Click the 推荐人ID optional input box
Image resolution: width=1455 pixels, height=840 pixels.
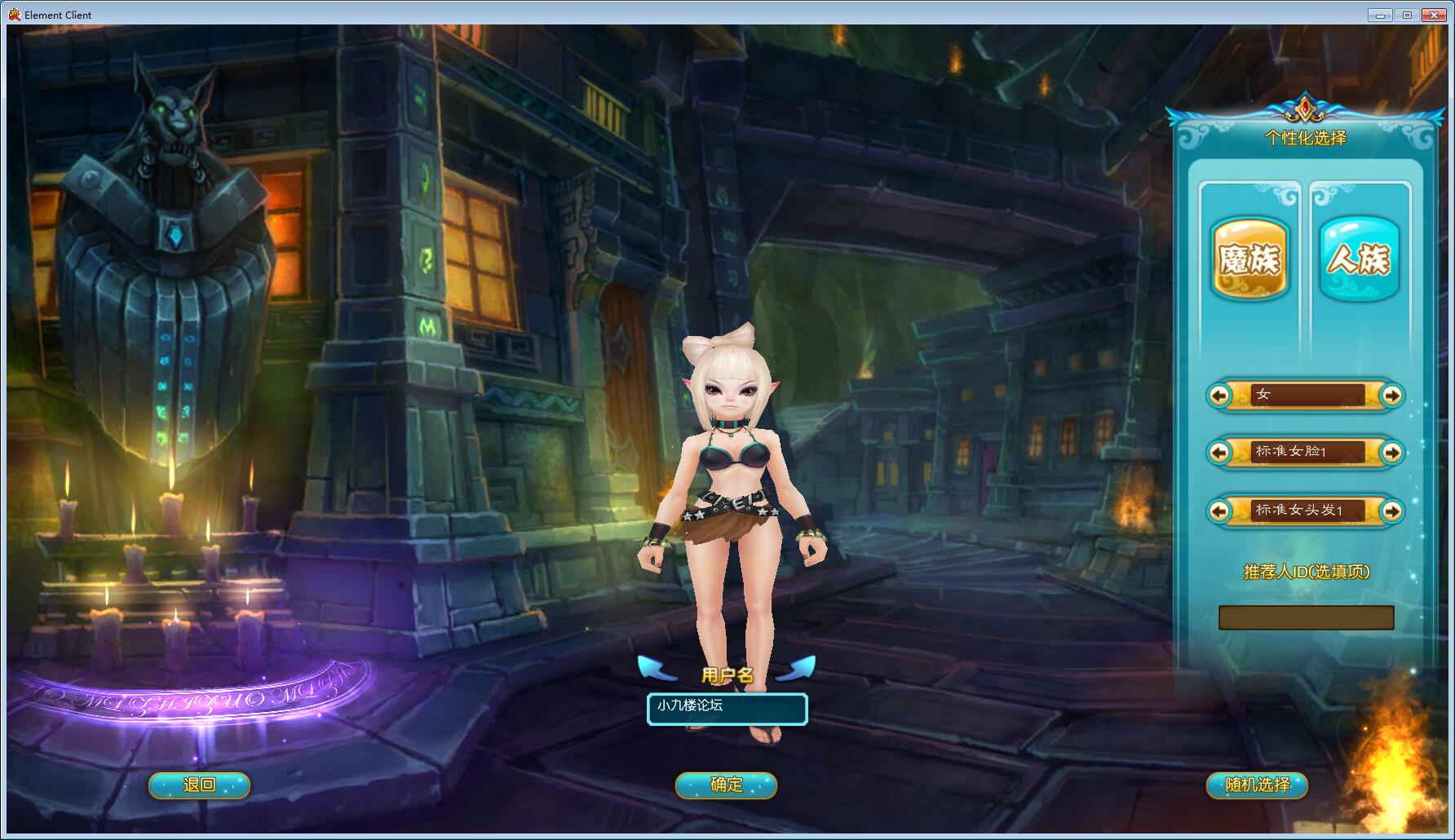pyautogui.click(x=1306, y=617)
